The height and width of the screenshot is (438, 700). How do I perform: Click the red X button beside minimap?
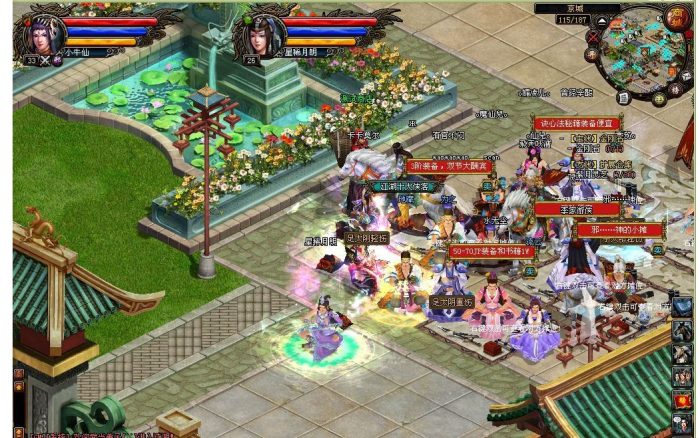pos(593,39)
